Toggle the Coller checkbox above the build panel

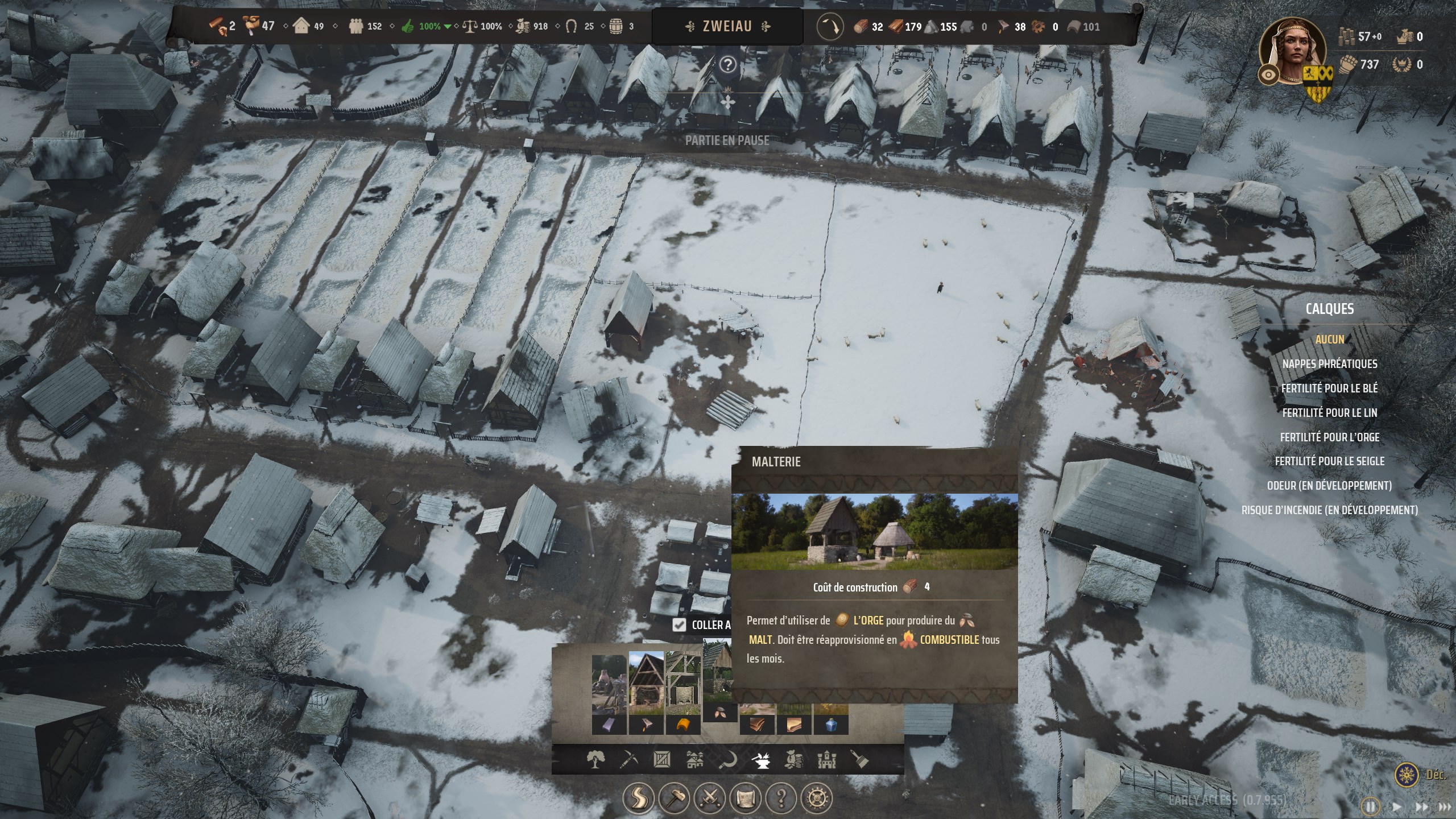679,625
